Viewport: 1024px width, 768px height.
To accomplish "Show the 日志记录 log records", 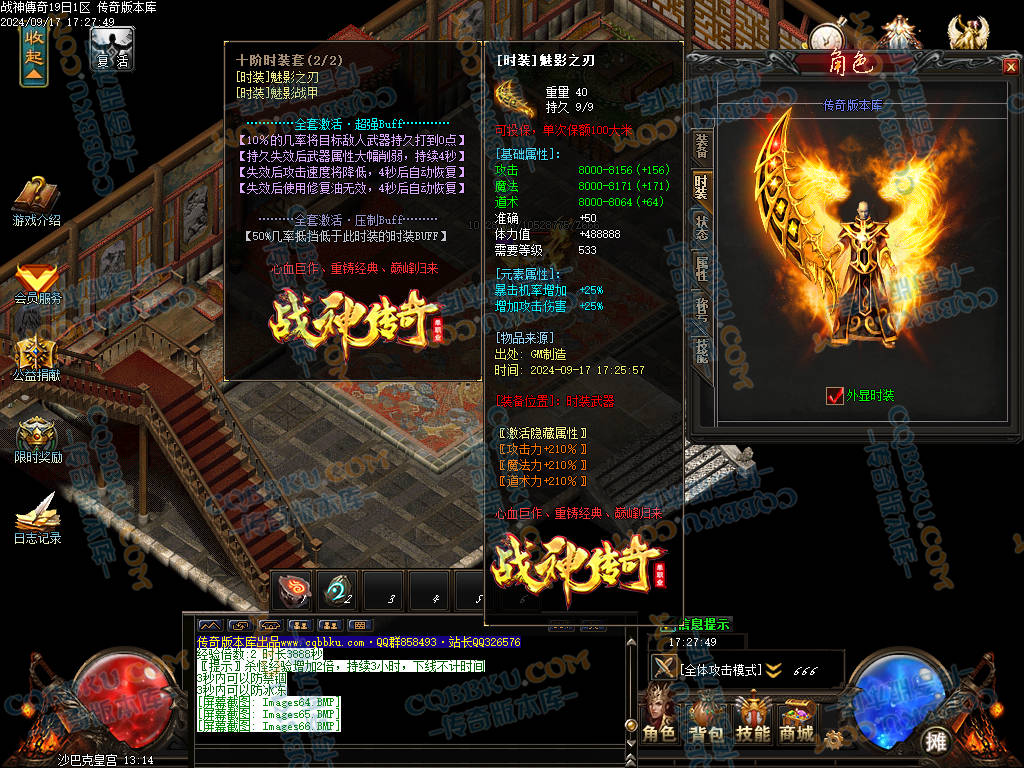I will point(37,518).
